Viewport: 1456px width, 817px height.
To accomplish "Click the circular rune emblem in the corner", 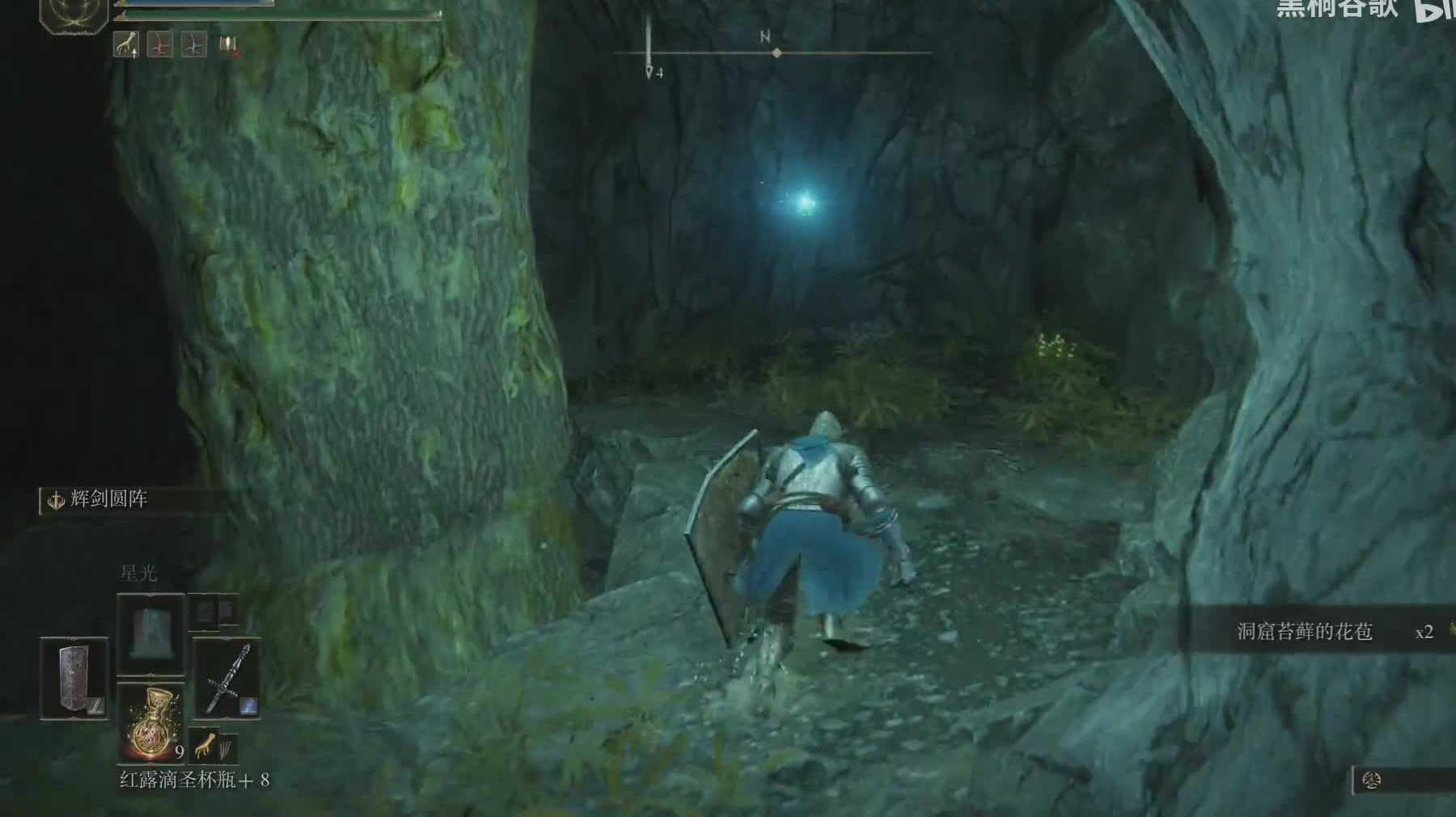I will (74, 14).
